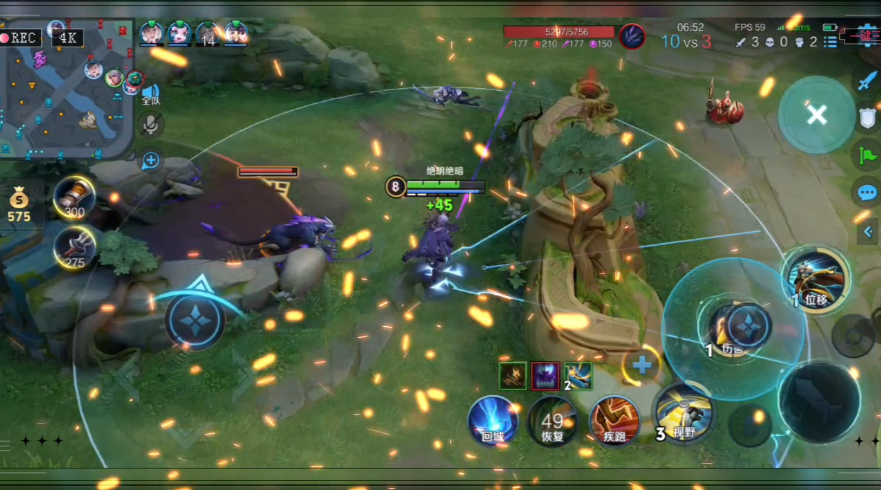This screenshot has height=490, width=881.
Task: Select the movement joystick
Action: [194, 320]
